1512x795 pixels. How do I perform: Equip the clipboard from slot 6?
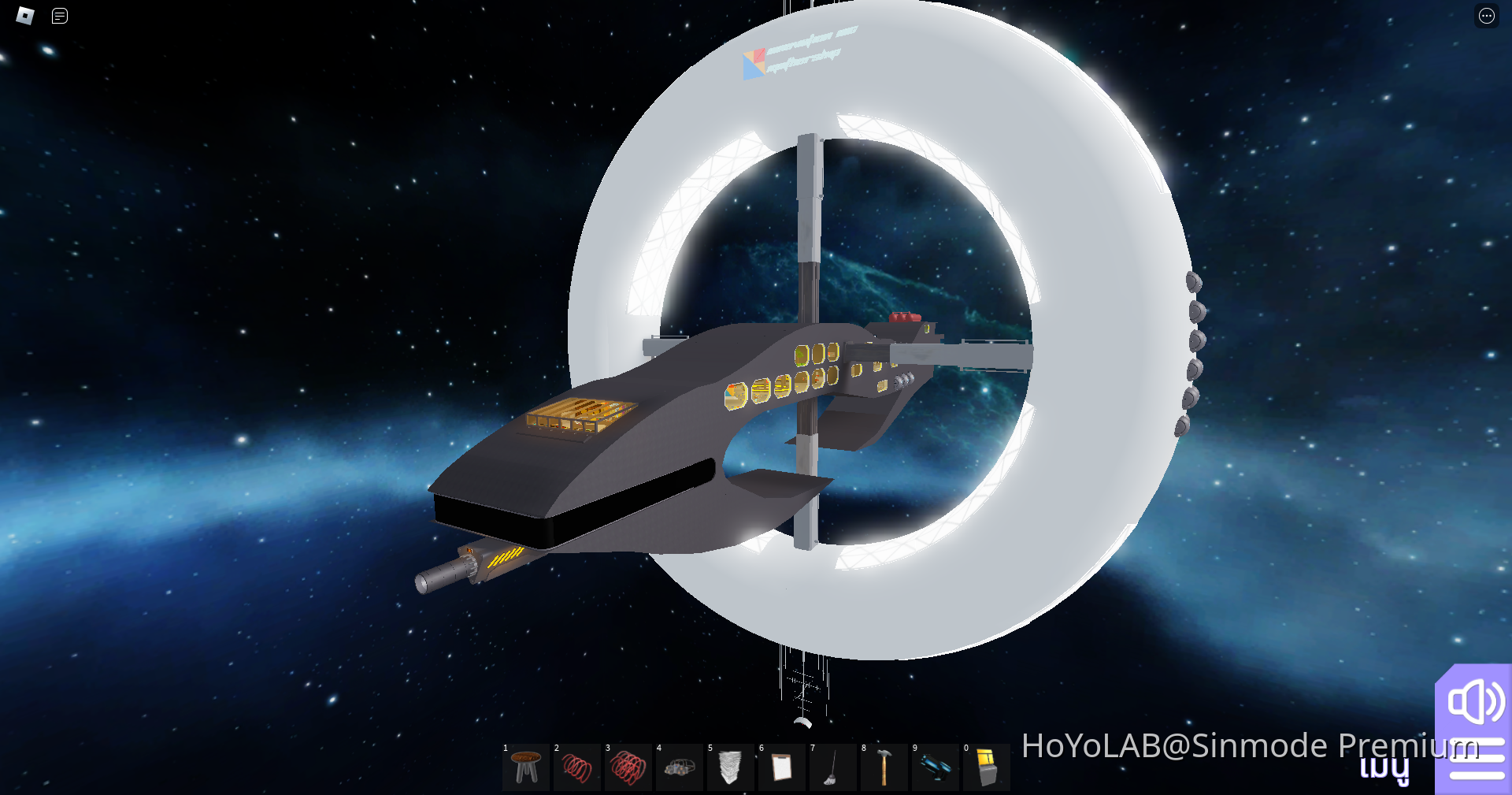click(x=782, y=767)
